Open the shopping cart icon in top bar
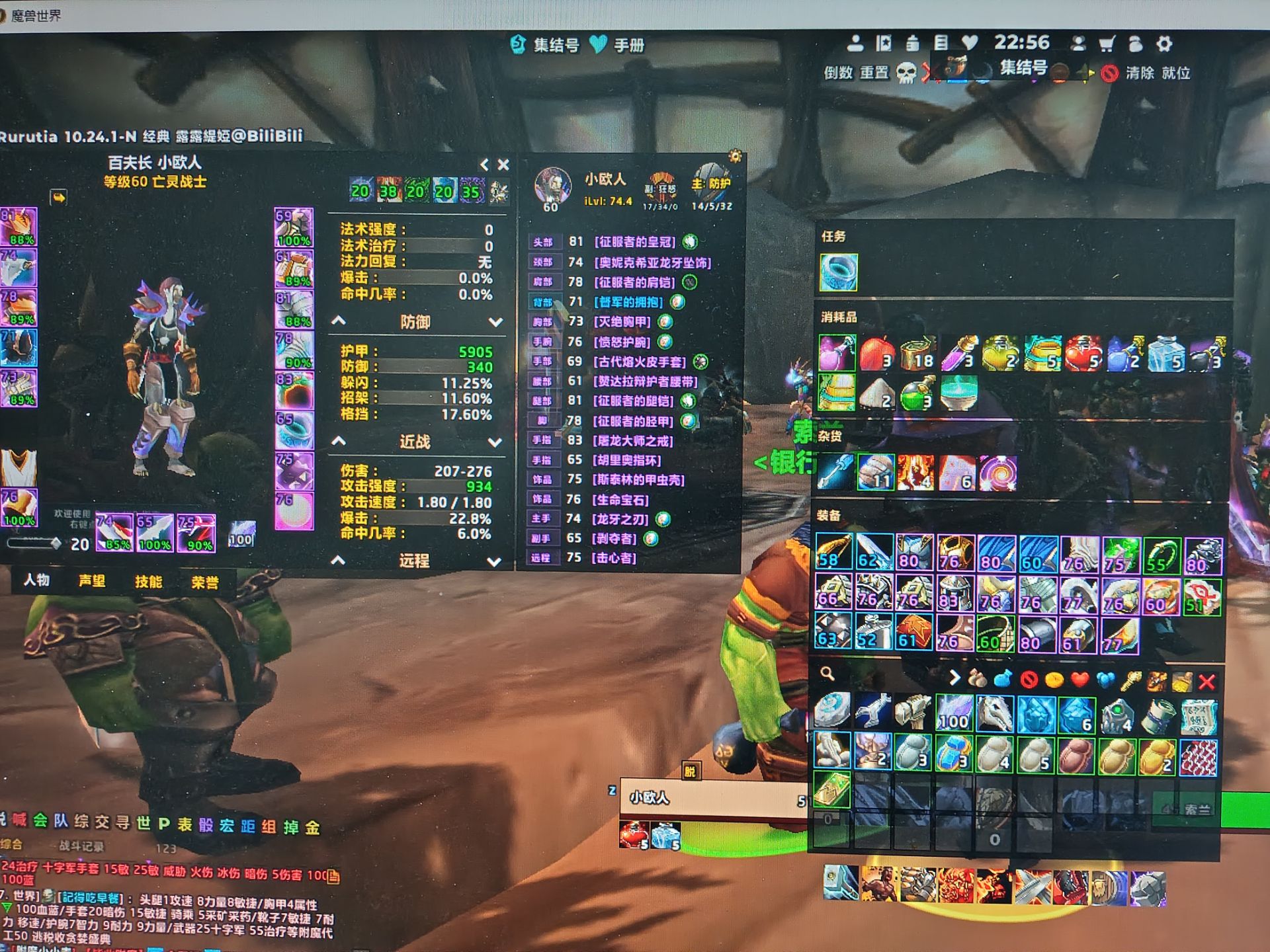 tap(1107, 44)
